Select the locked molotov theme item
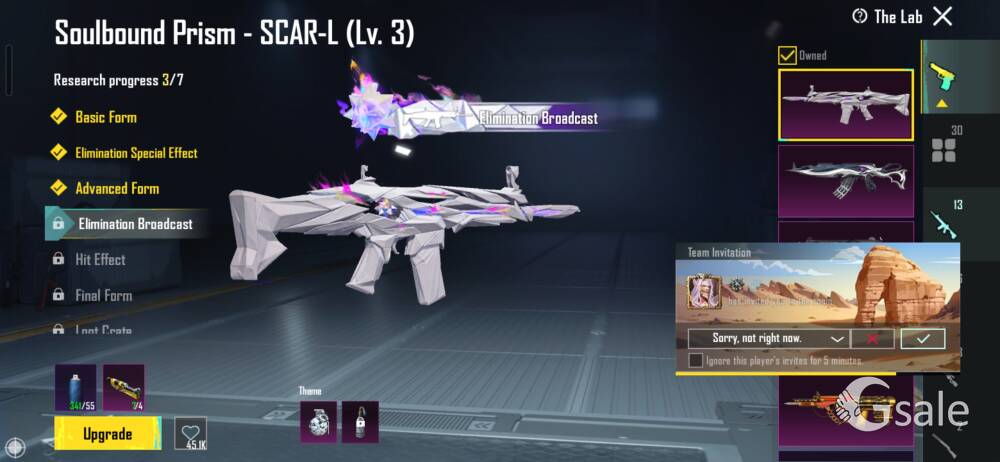Screen dimensions: 1000x462 coord(360,421)
